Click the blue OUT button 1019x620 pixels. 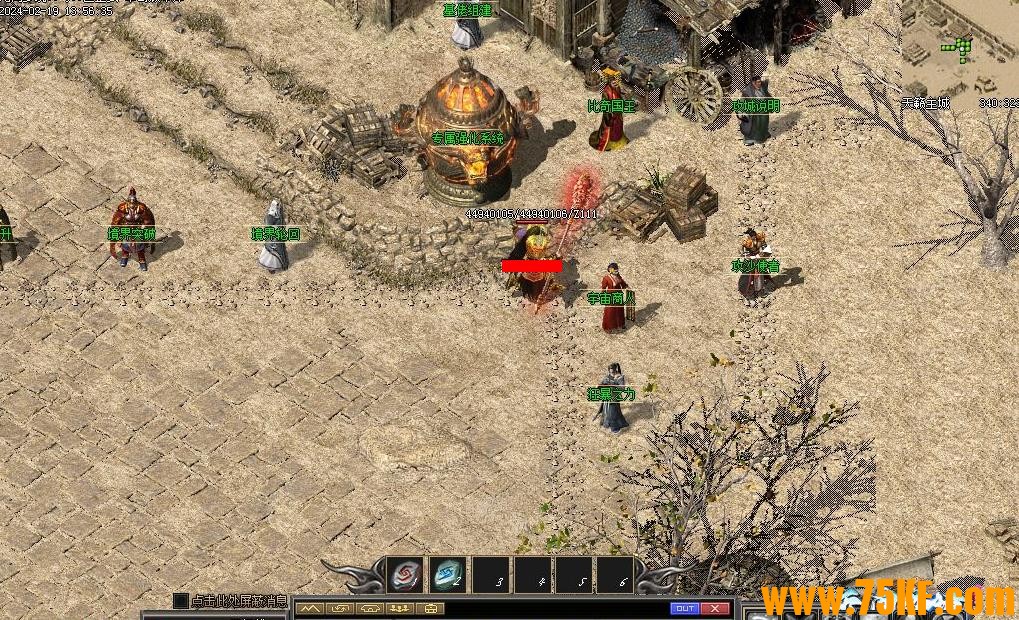[685, 608]
